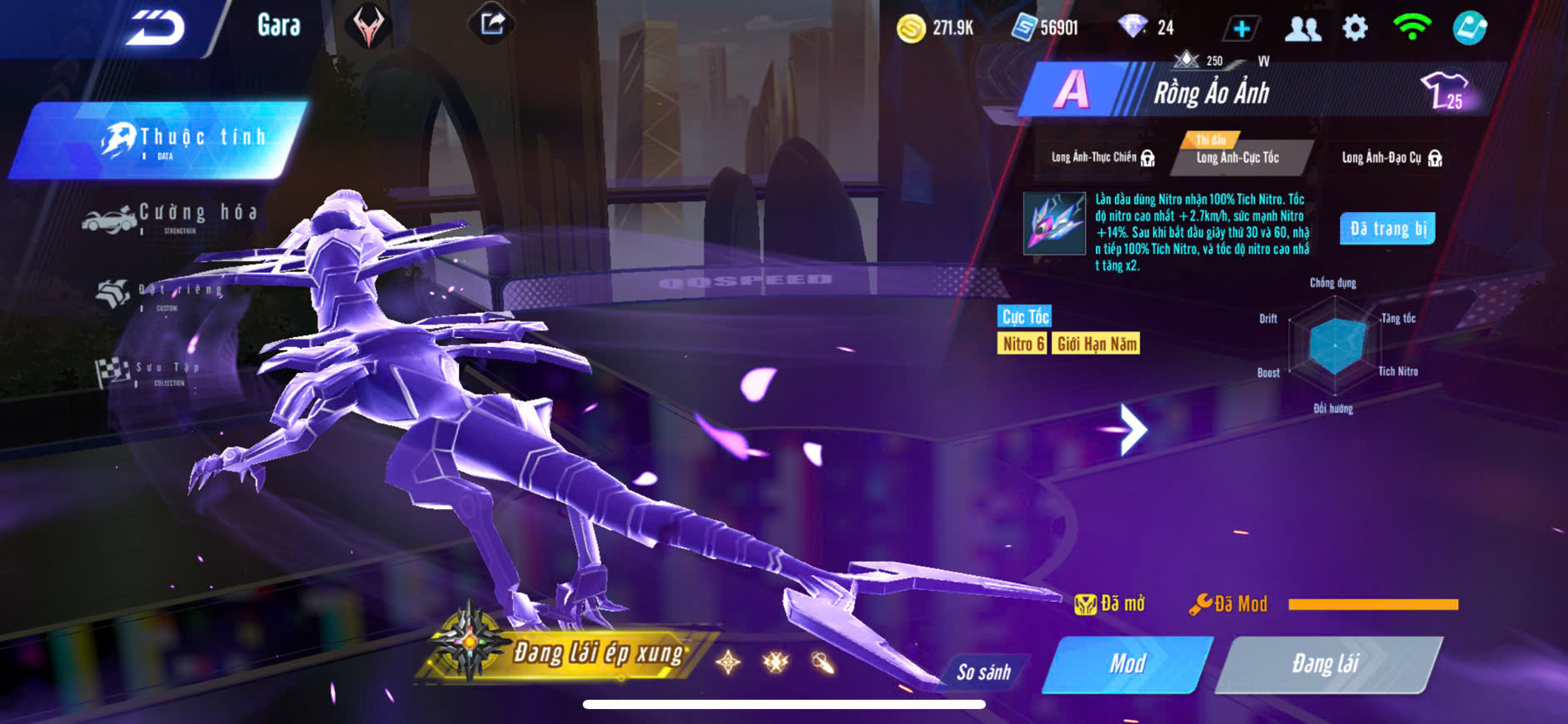1568x724 pixels.
Task: Select the Long Ảnh-Đạo Cụ tab
Action: [x=1390, y=157]
